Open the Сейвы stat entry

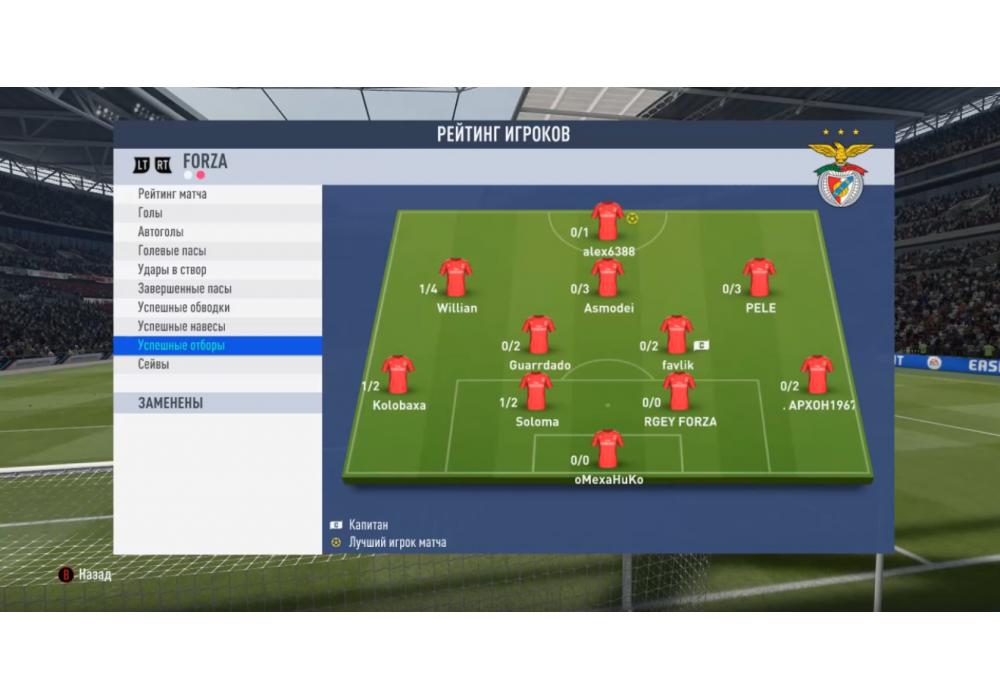[x=217, y=365]
